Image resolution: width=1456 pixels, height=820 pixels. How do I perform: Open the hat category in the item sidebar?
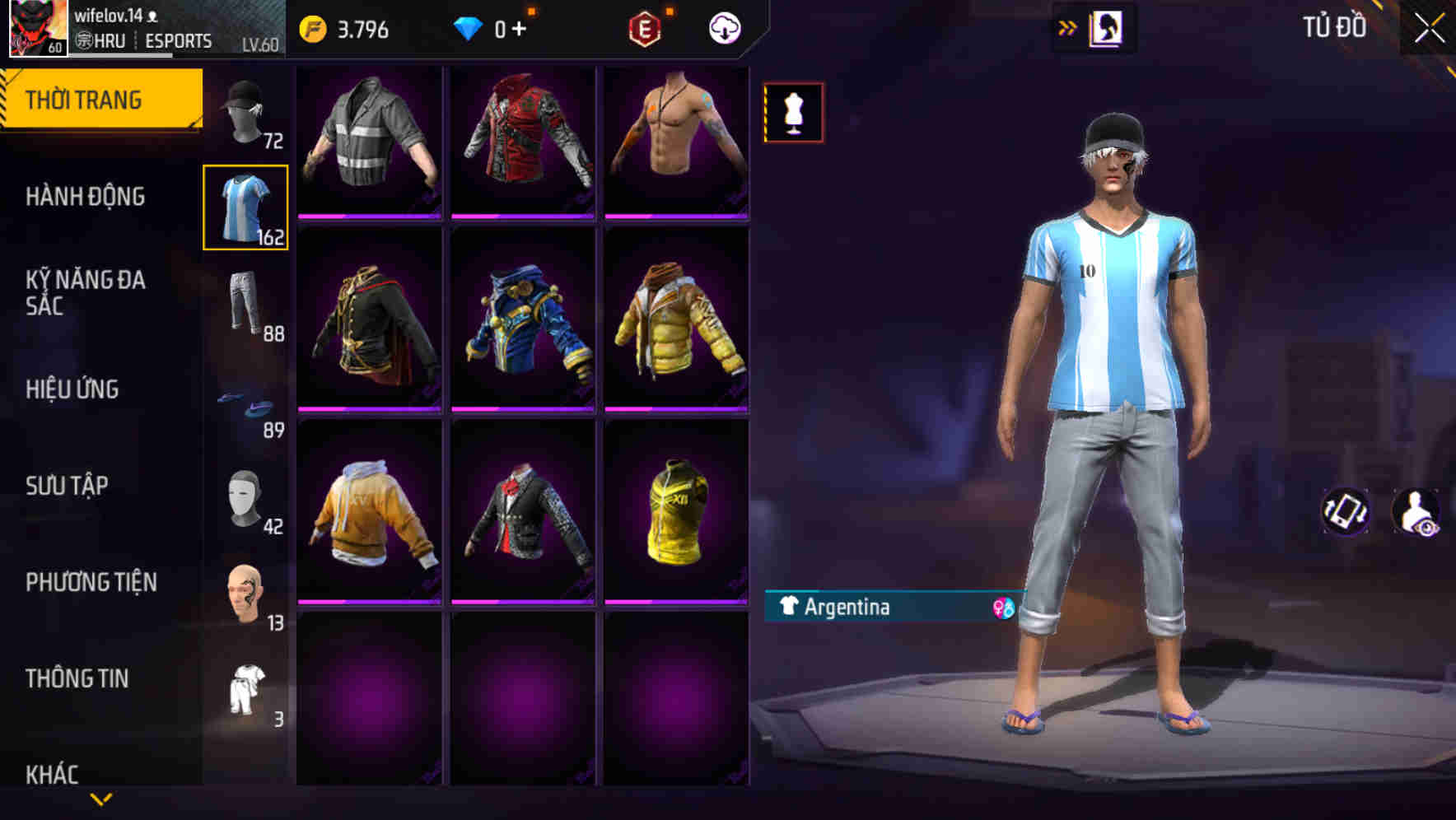245,111
